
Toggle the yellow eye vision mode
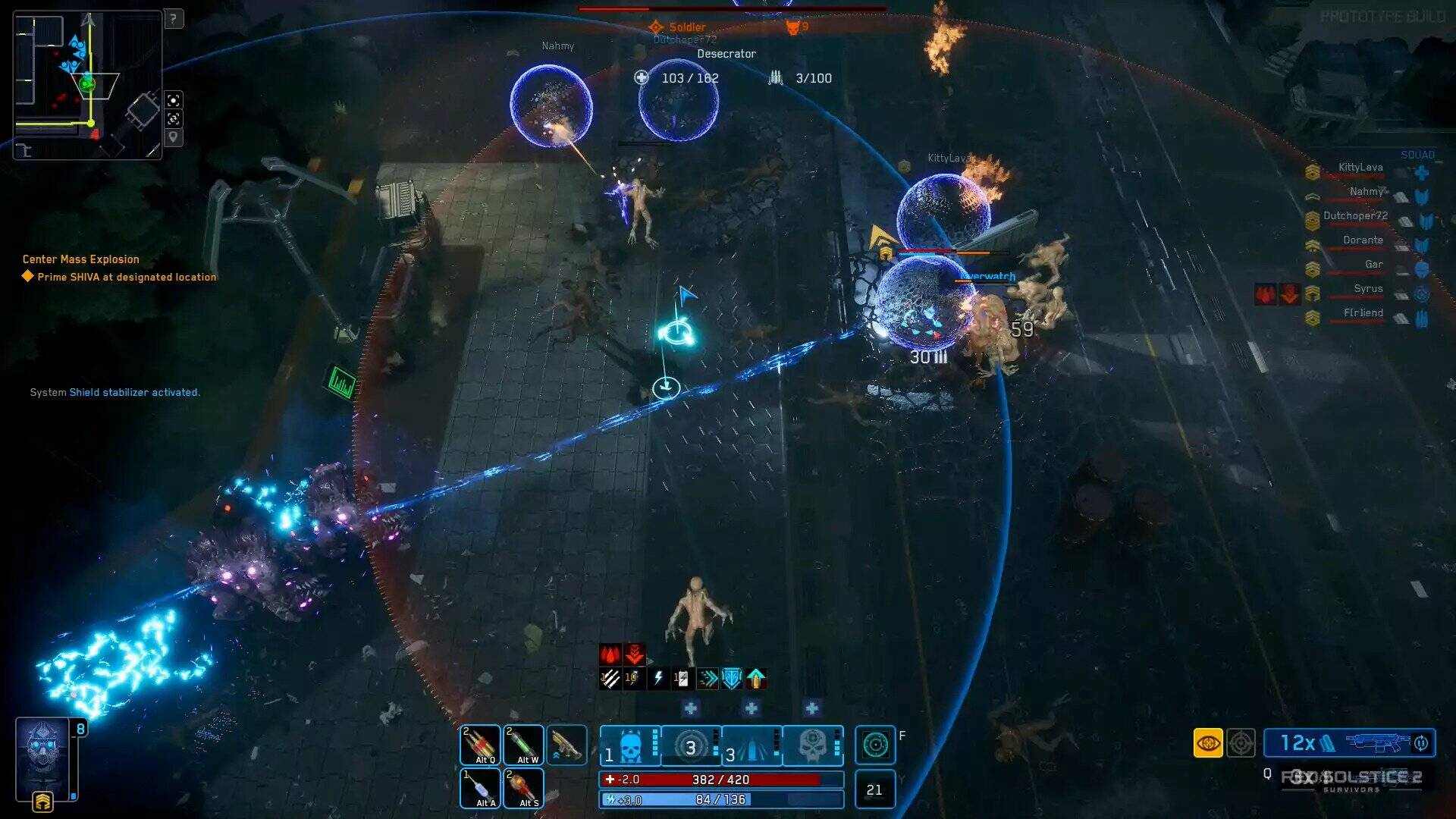pos(1208,743)
